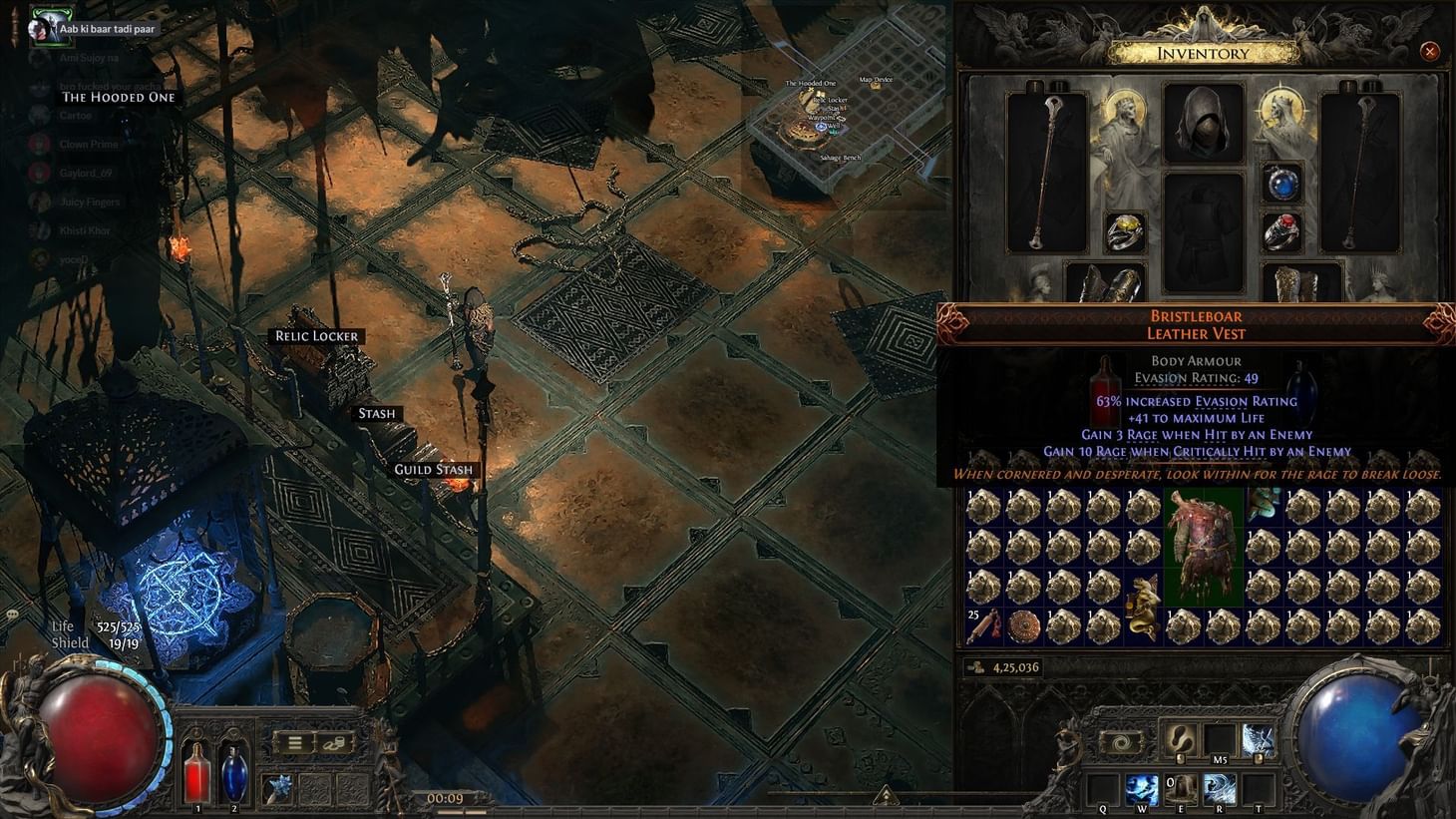Open the Stash via its label
The image size is (1456, 819).
(x=376, y=412)
